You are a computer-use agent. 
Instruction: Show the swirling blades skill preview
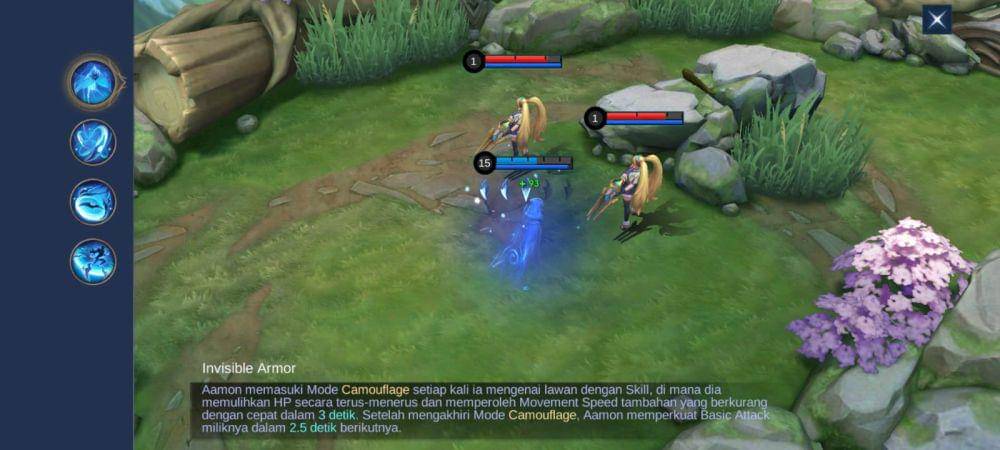(x=93, y=142)
